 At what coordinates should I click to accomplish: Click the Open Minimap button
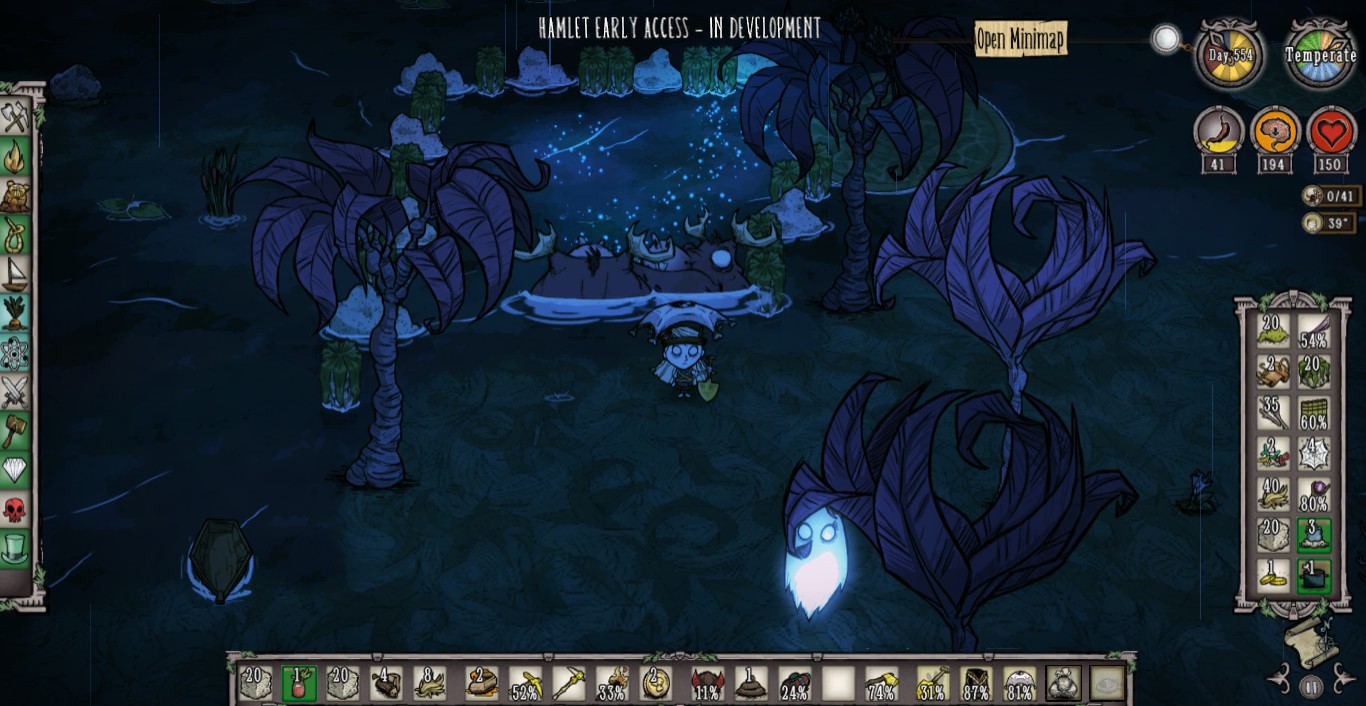pyautogui.click(x=1020, y=40)
